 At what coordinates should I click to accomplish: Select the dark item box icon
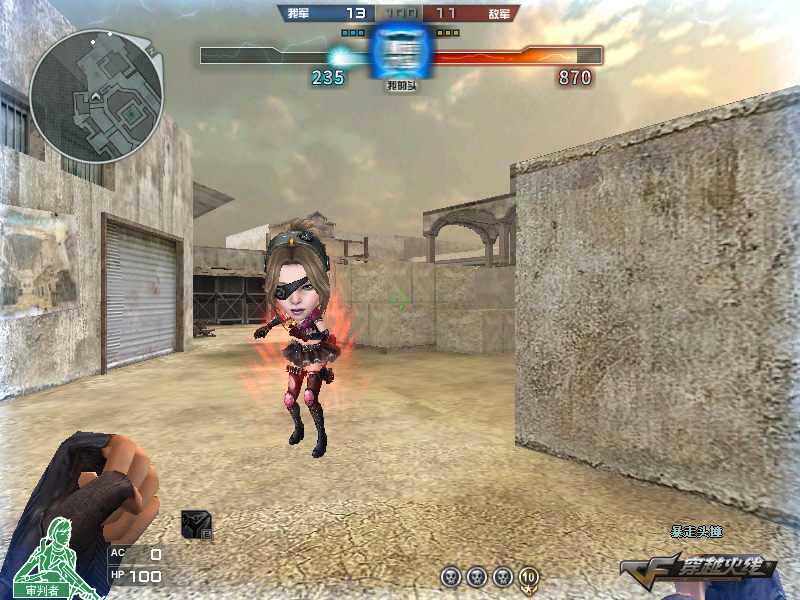[195, 525]
